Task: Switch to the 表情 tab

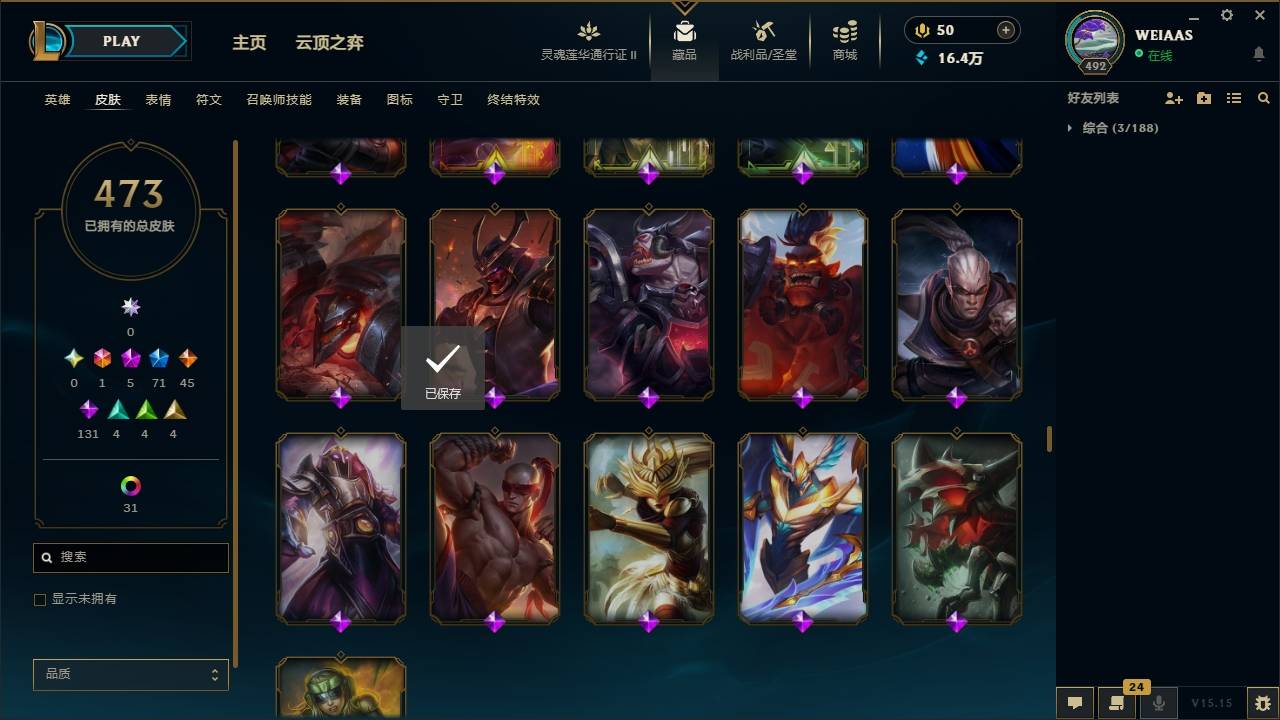Action: tap(158, 100)
